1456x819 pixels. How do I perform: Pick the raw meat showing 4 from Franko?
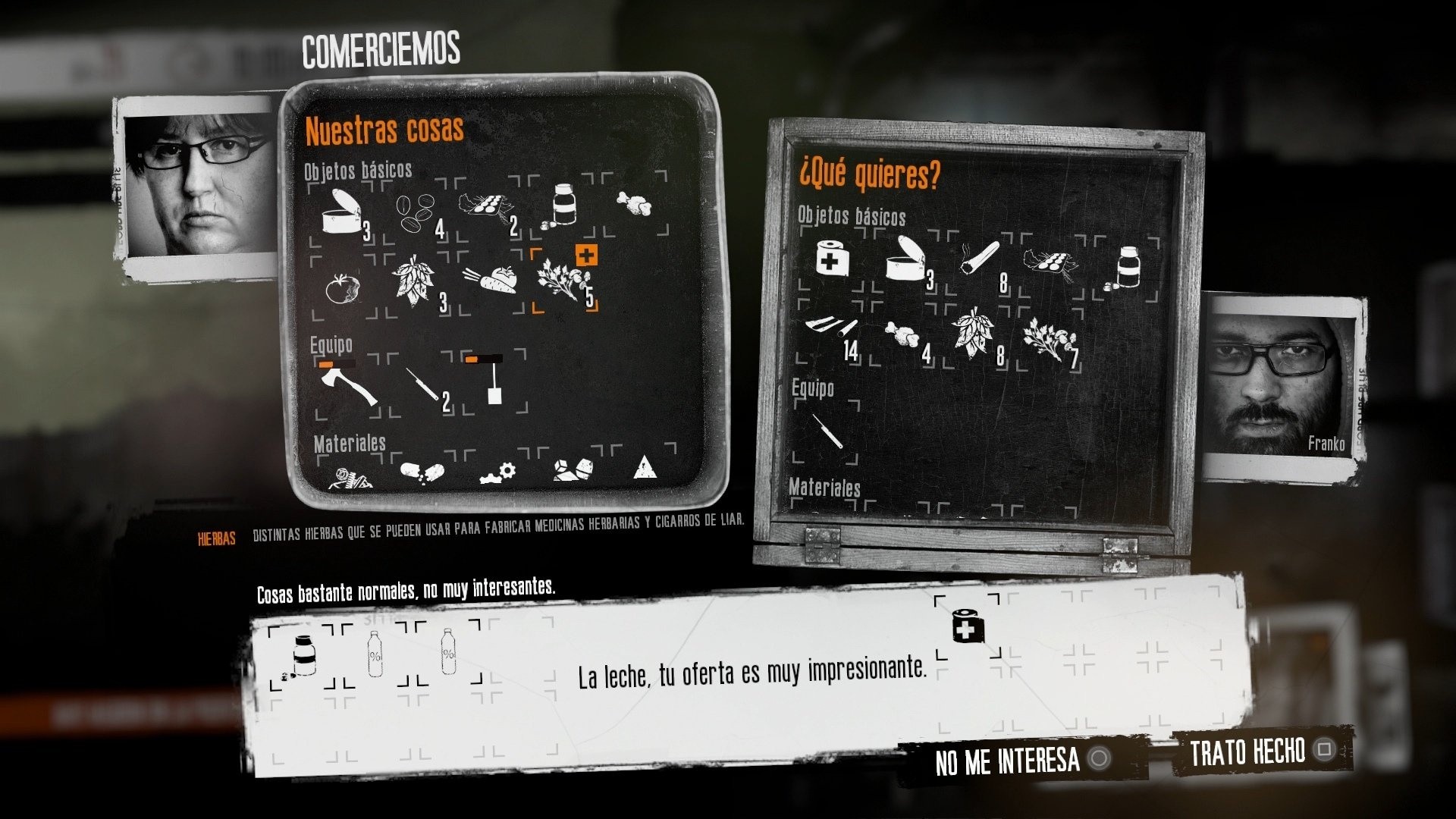[x=902, y=334]
